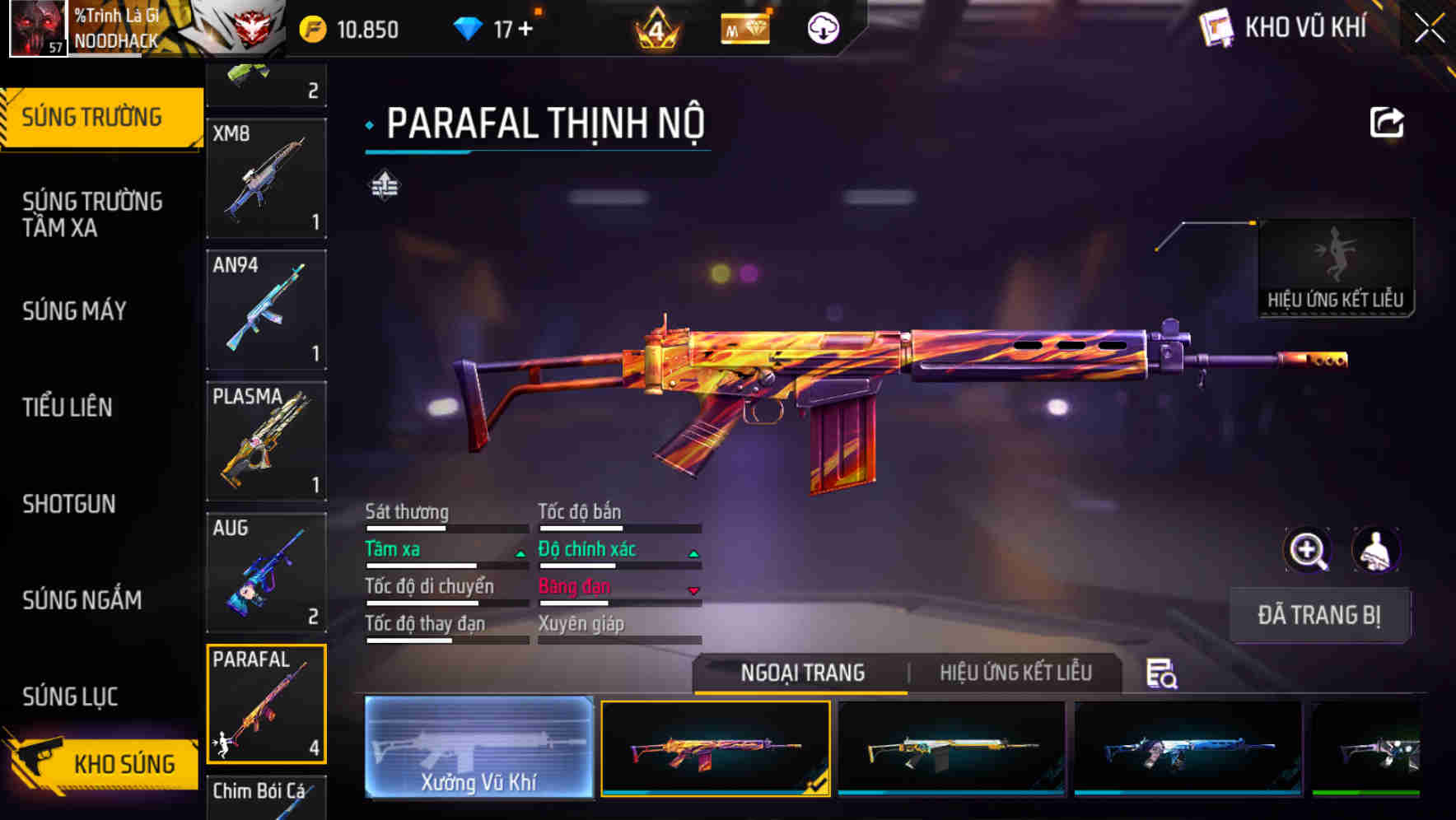Click the emblem badge below the weapon name

tap(384, 185)
